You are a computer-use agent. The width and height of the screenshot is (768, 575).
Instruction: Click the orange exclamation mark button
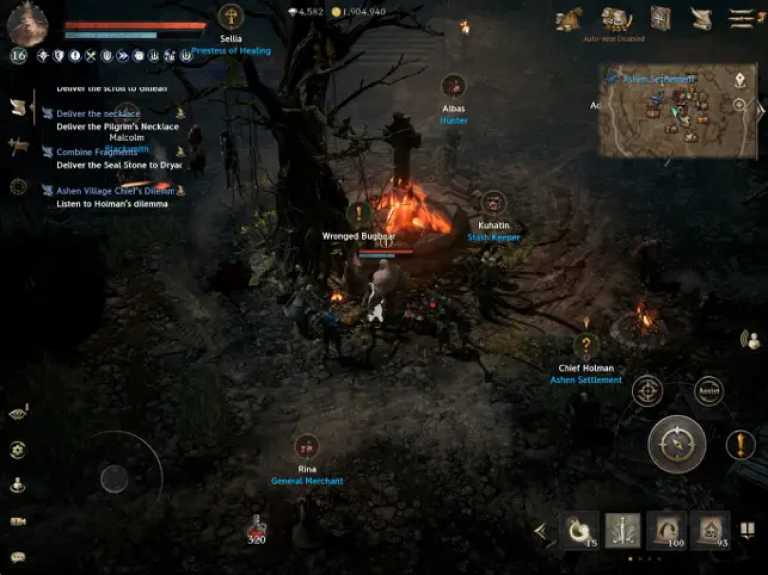click(741, 444)
